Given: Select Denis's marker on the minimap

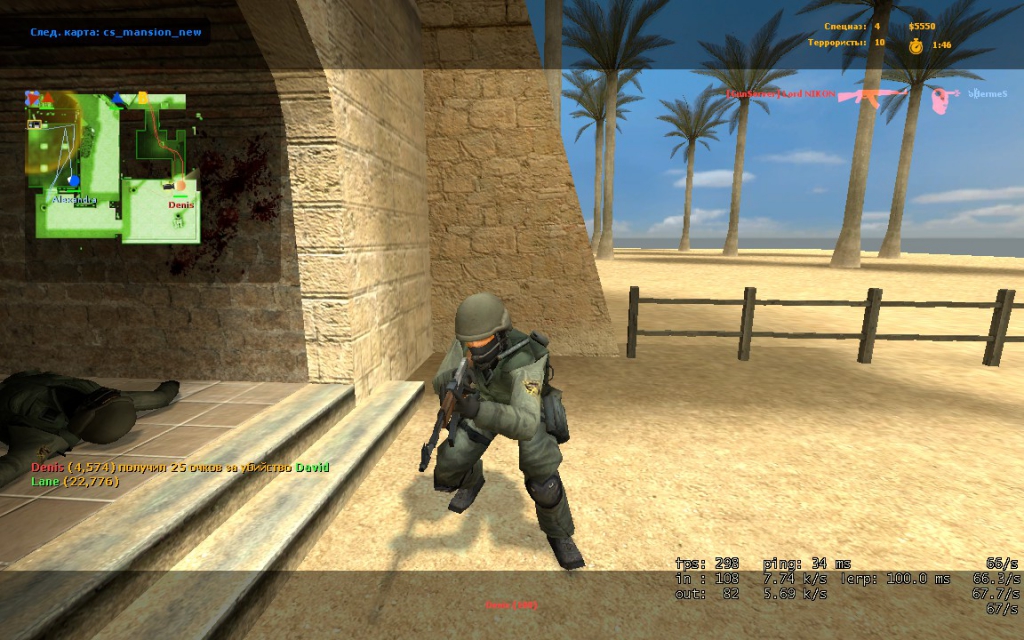Looking at the screenshot, I should (x=181, y=185).
